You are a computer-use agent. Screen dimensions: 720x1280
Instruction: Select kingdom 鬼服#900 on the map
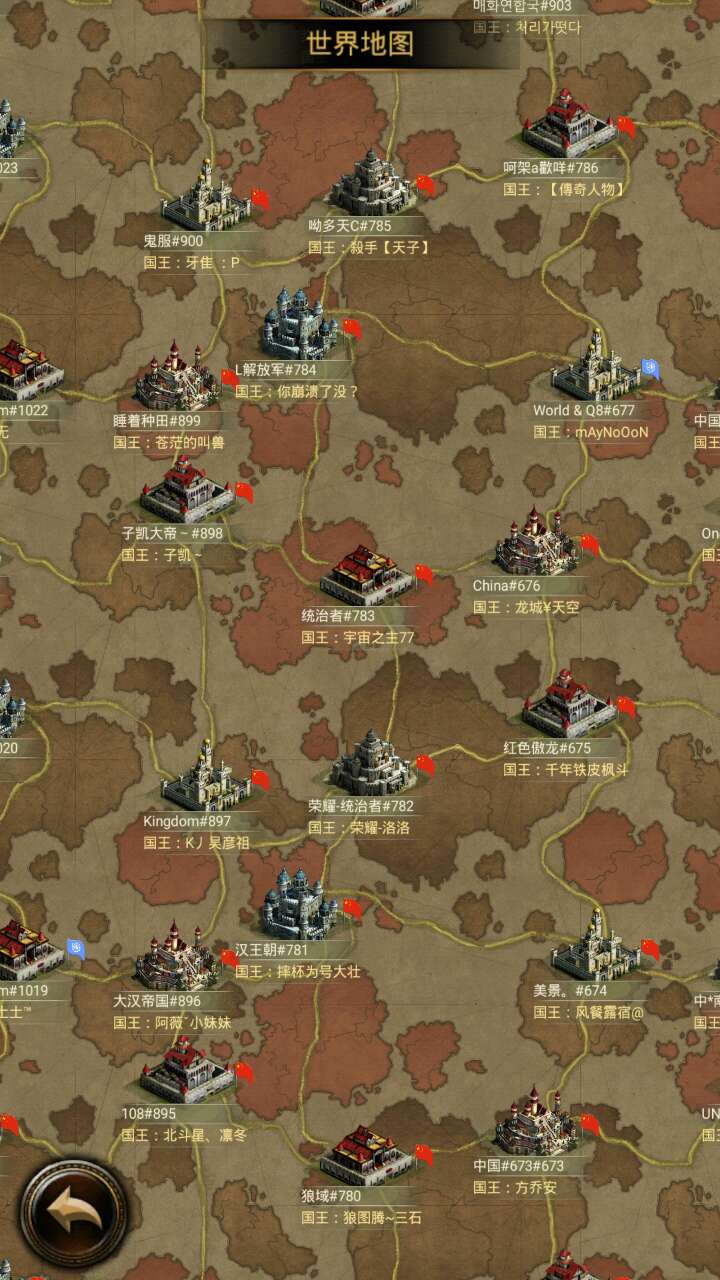pyautogui.click(x=205, y=197)
